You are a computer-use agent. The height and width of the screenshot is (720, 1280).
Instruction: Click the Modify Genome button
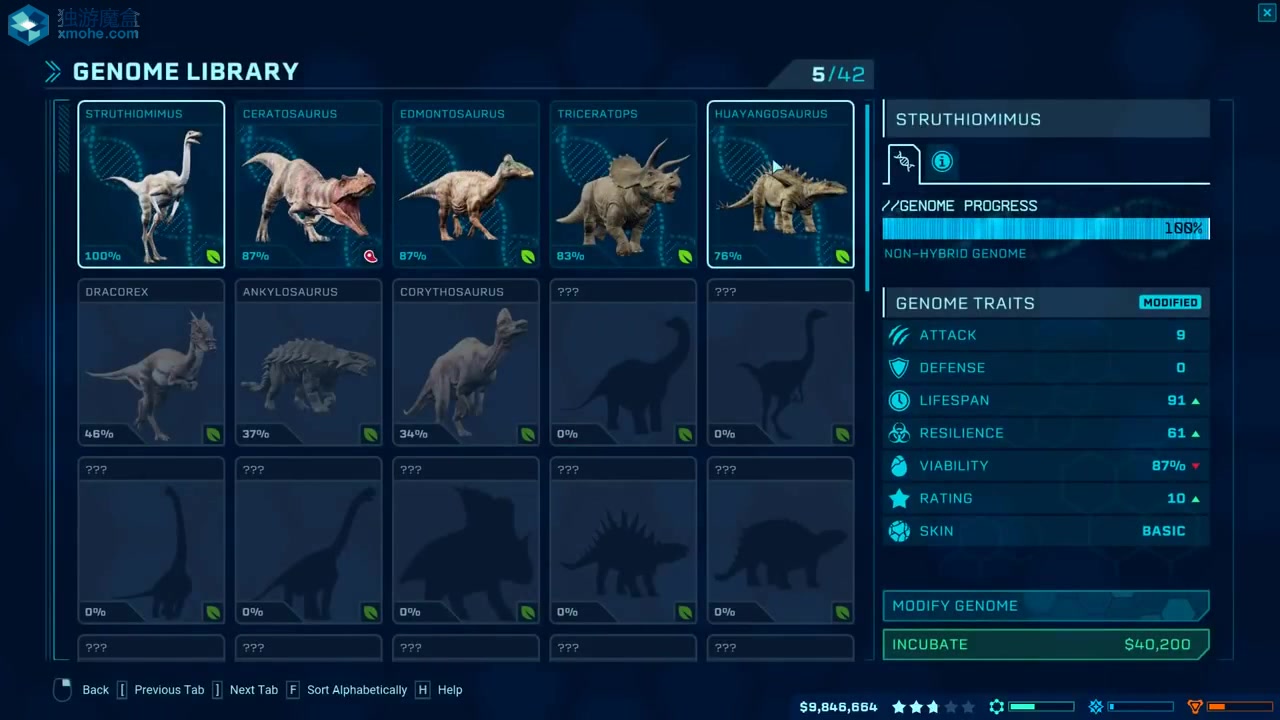[x=1045, y=606]
